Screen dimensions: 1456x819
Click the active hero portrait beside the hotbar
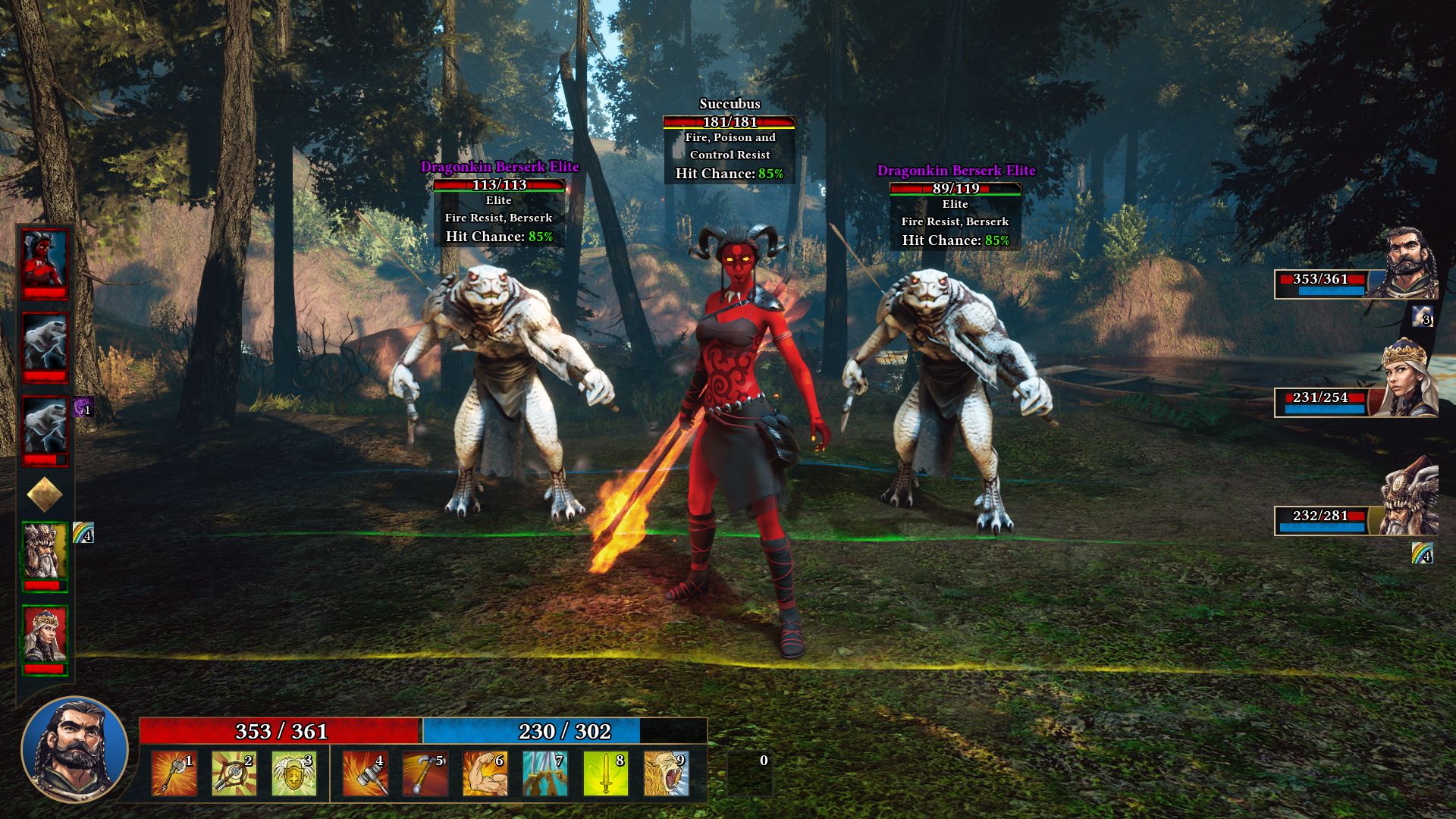pos(74,748)
